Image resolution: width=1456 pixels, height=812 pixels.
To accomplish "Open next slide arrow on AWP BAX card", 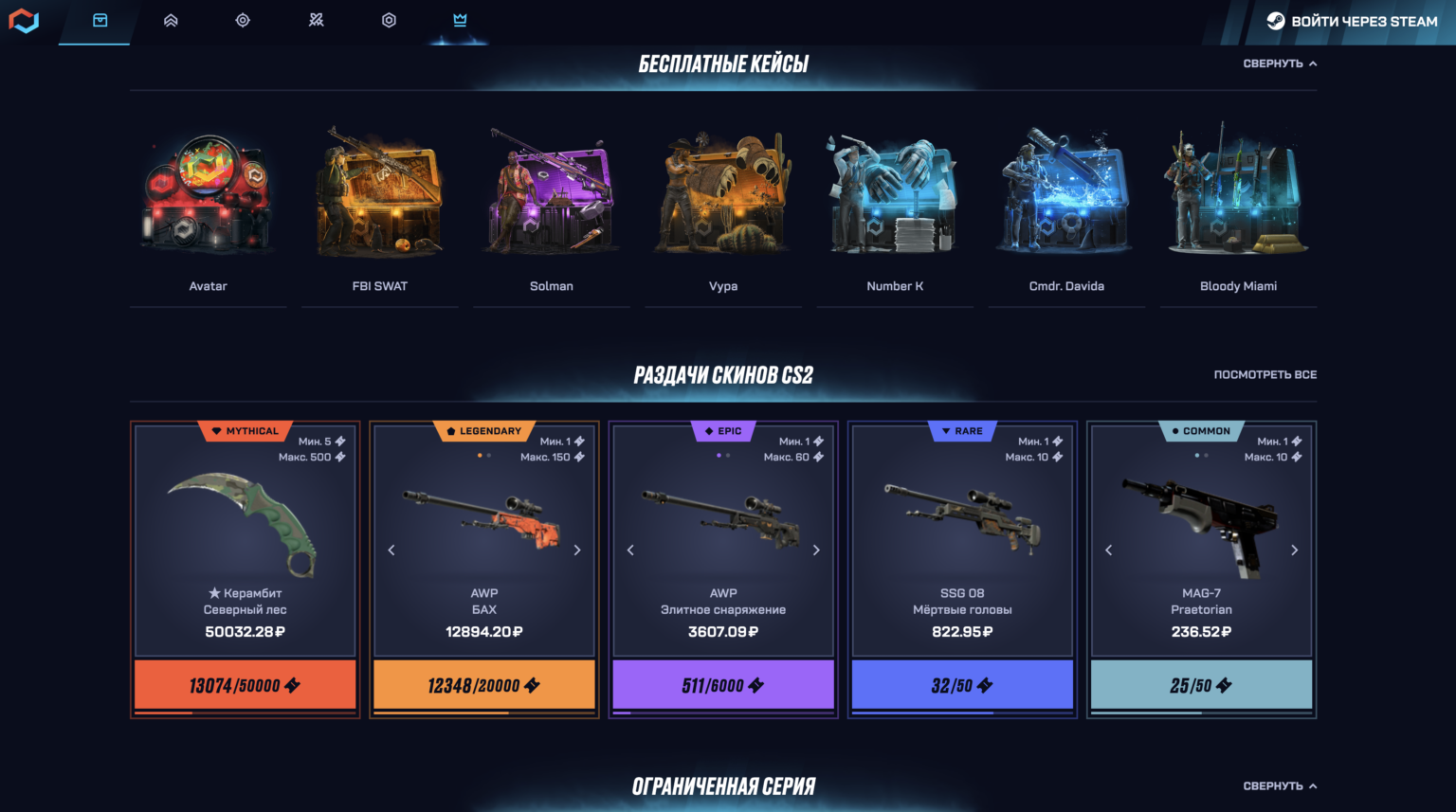I will click(577, 550).
